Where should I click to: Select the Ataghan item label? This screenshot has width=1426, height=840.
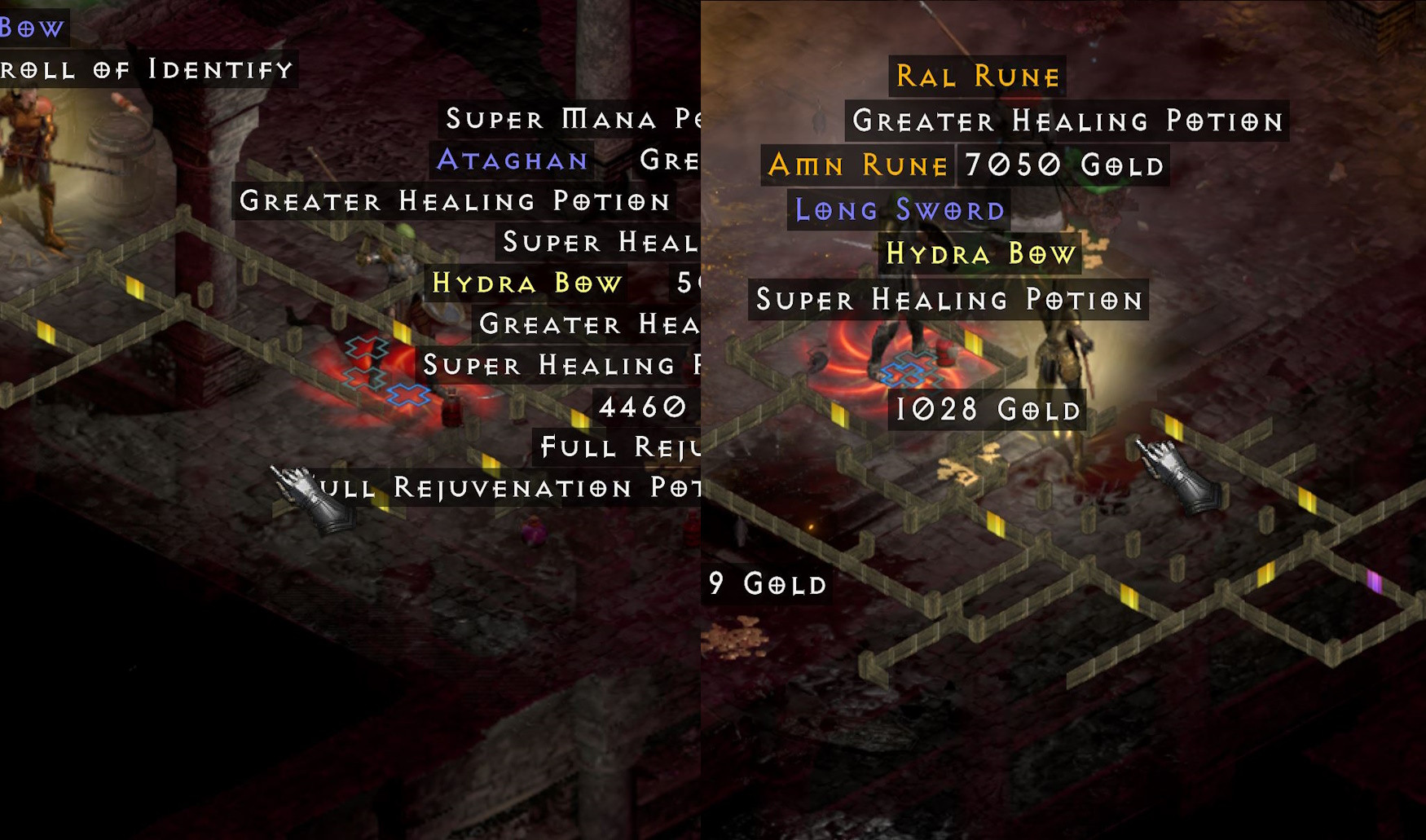[512, 161]
